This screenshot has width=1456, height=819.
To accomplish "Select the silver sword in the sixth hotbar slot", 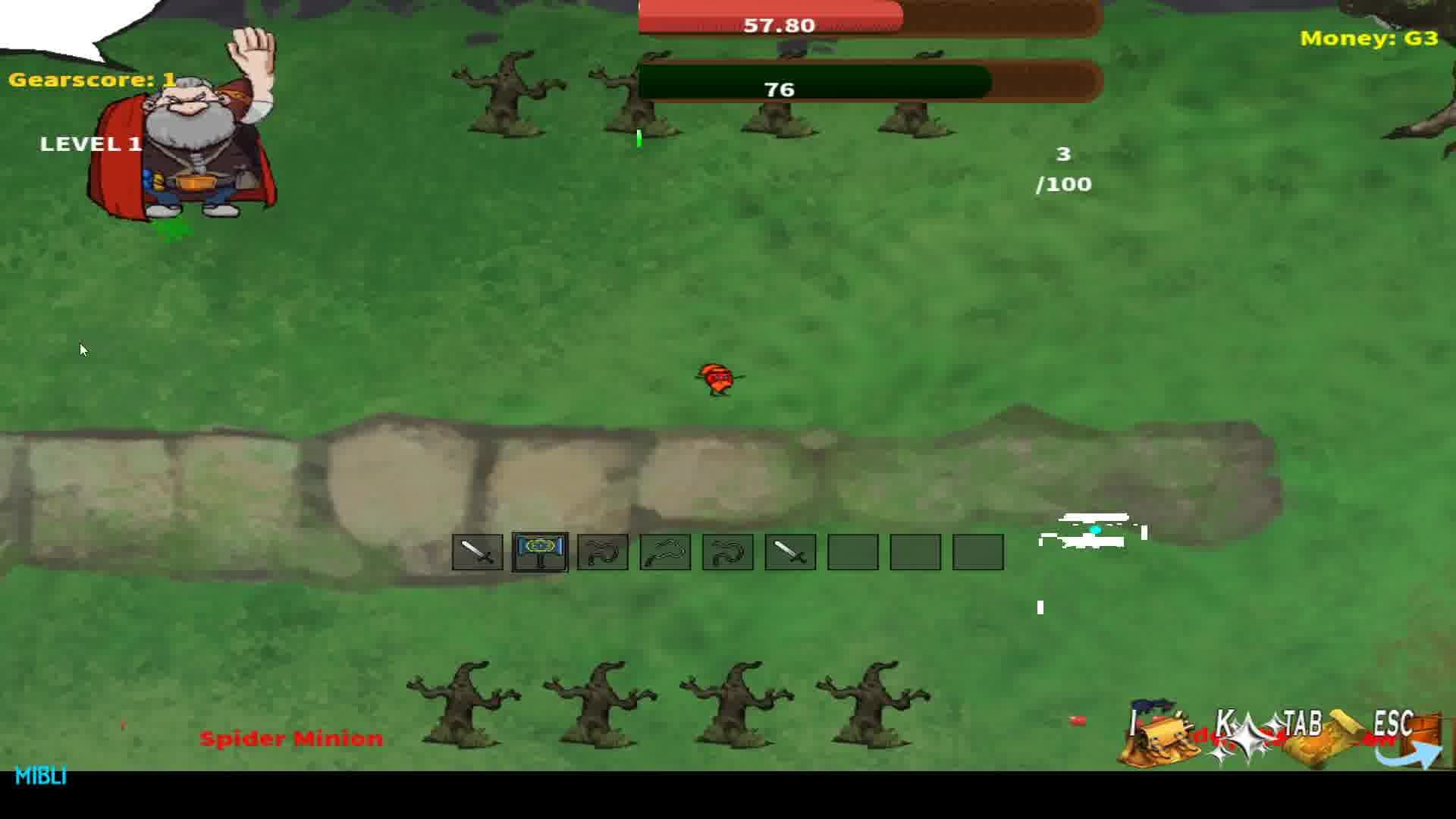I will pyautogui.click(x=789, y=551).
